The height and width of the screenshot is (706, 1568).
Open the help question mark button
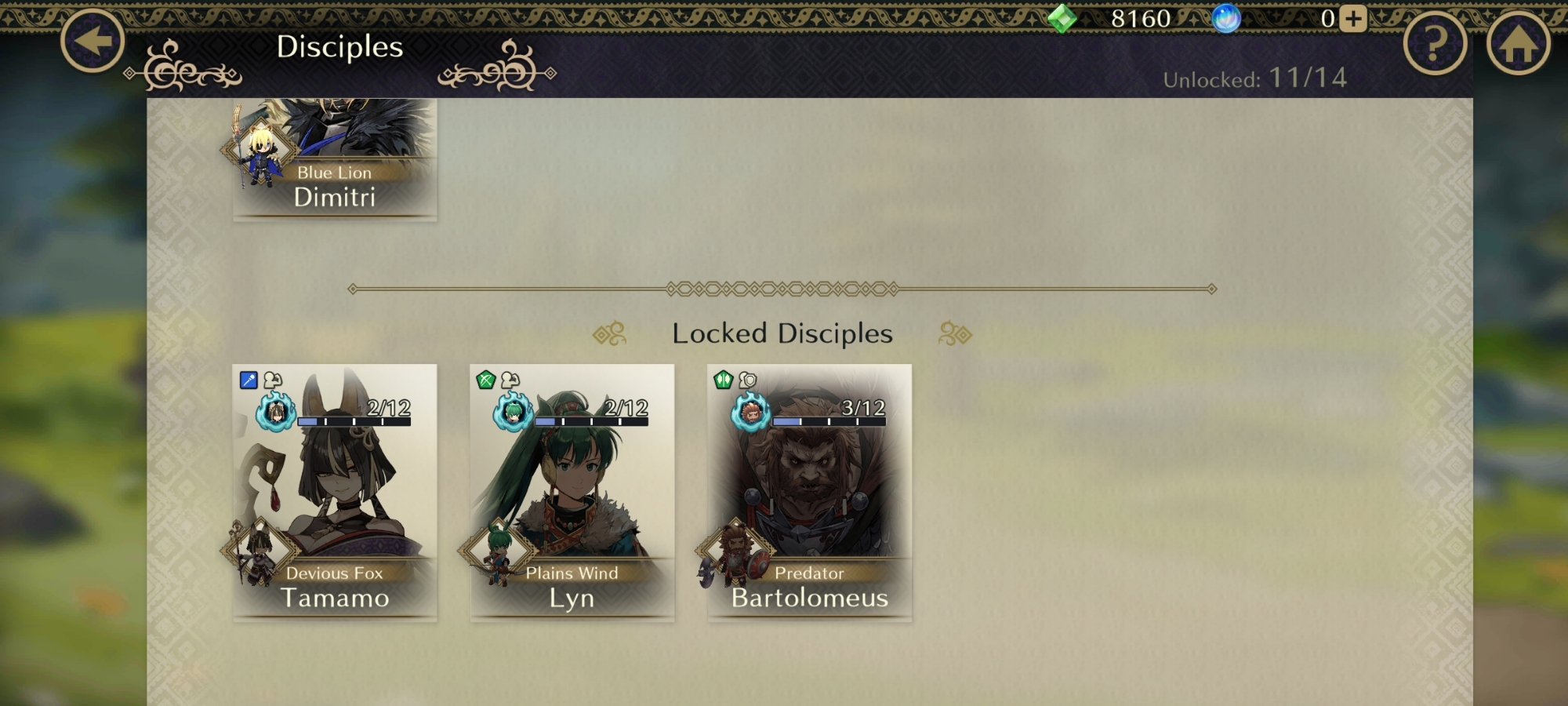click(1435, 44)
